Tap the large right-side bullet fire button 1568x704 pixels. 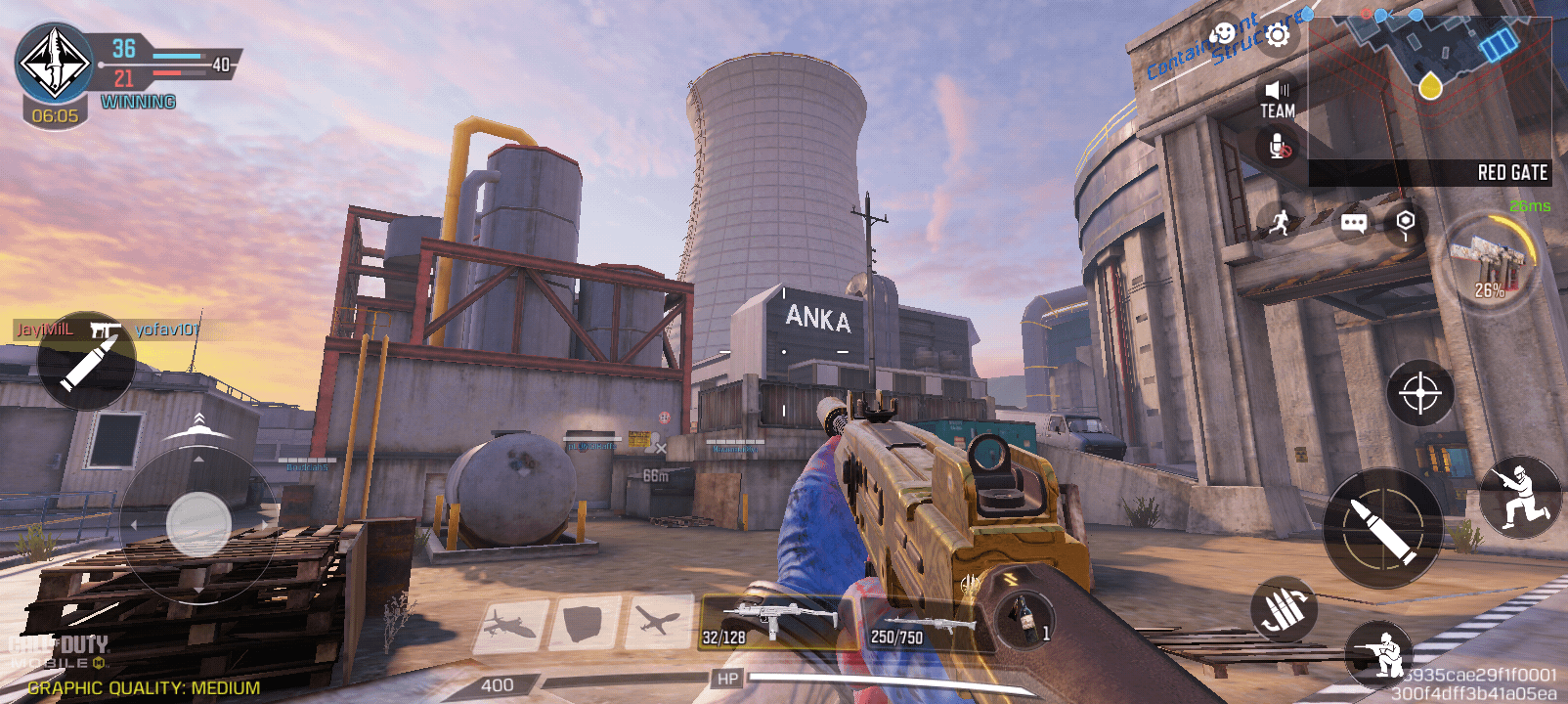[x=1382, y=529]
